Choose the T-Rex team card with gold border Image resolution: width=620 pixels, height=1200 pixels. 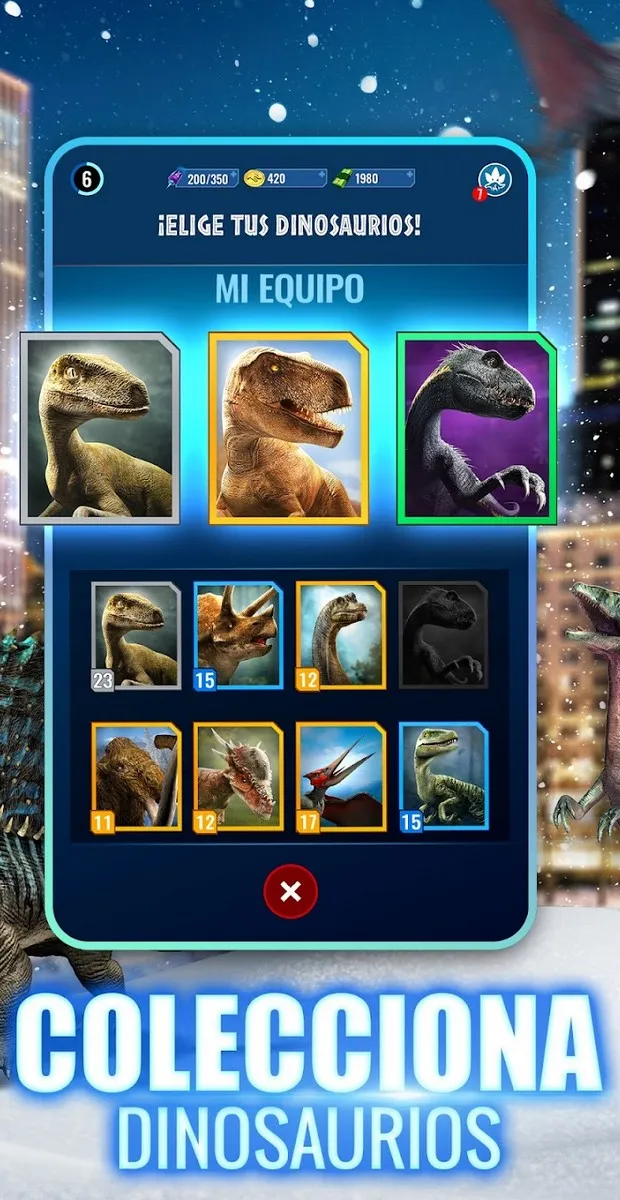click(288, 428)
